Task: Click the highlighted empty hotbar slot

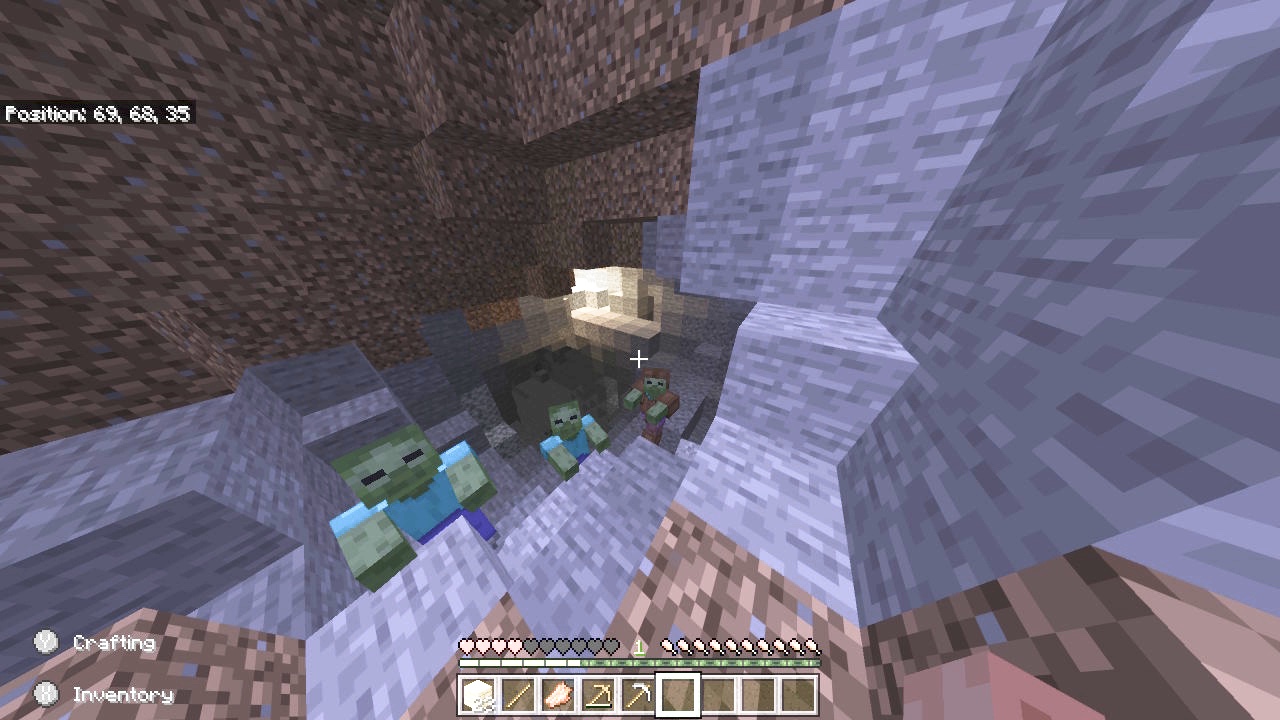Action: pos(678,695)
